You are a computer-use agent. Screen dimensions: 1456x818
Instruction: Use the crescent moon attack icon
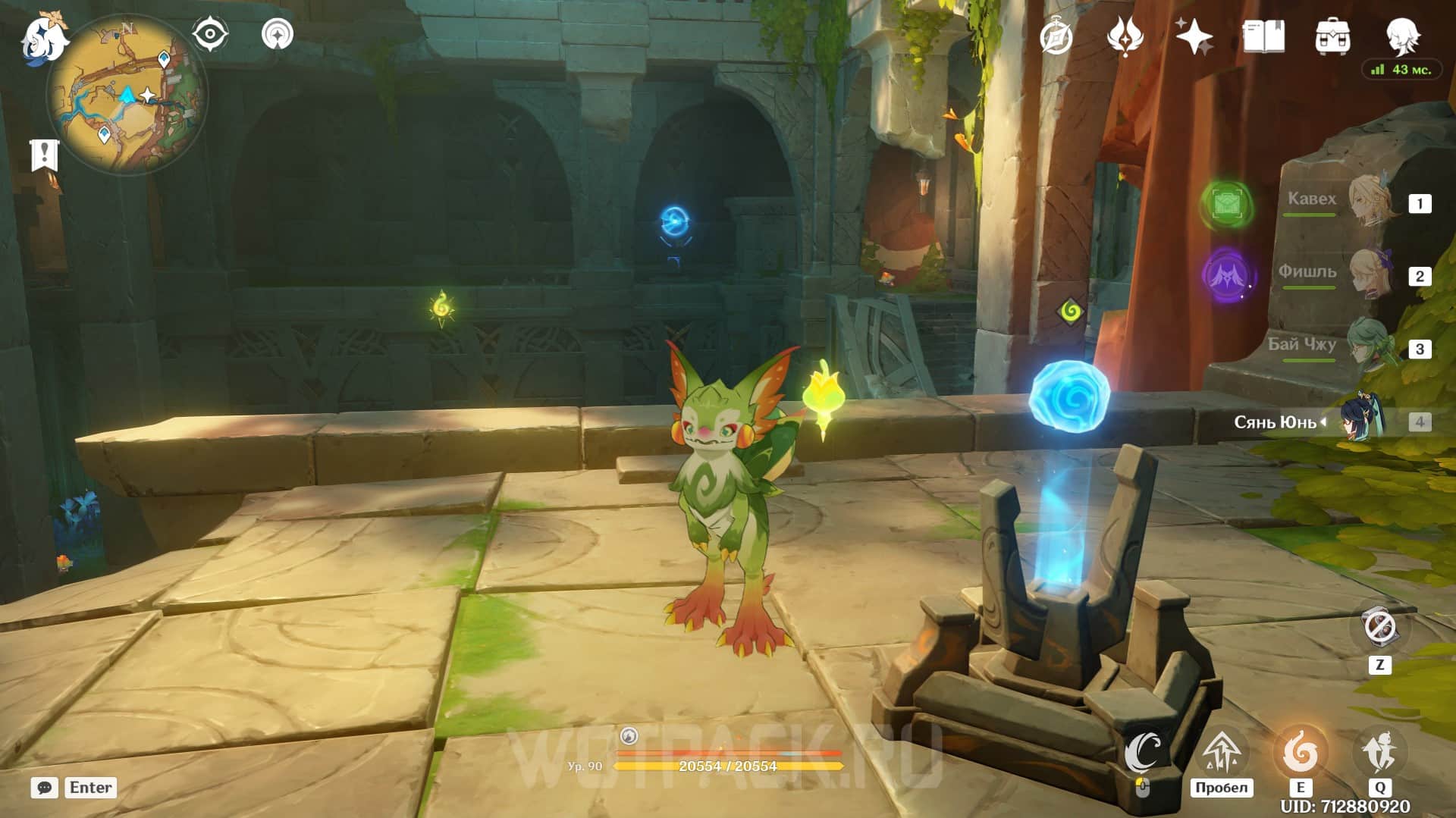pyautogui.click(x=1143, y=752)
